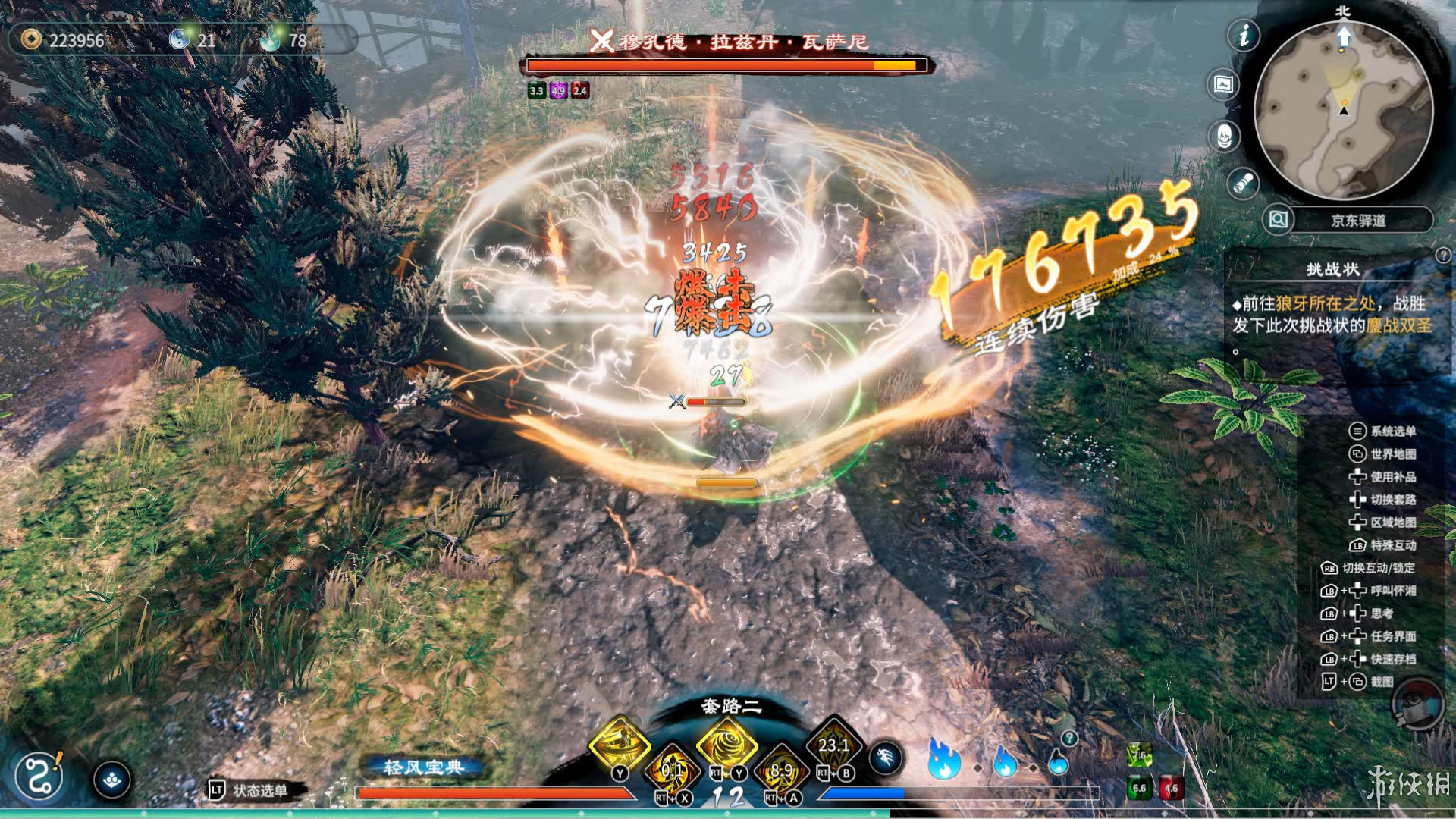The height and width of the screenshot is (819, 1456).
Task: Use the skill showing 0.1 cooldown
Action: coord(673,770)
